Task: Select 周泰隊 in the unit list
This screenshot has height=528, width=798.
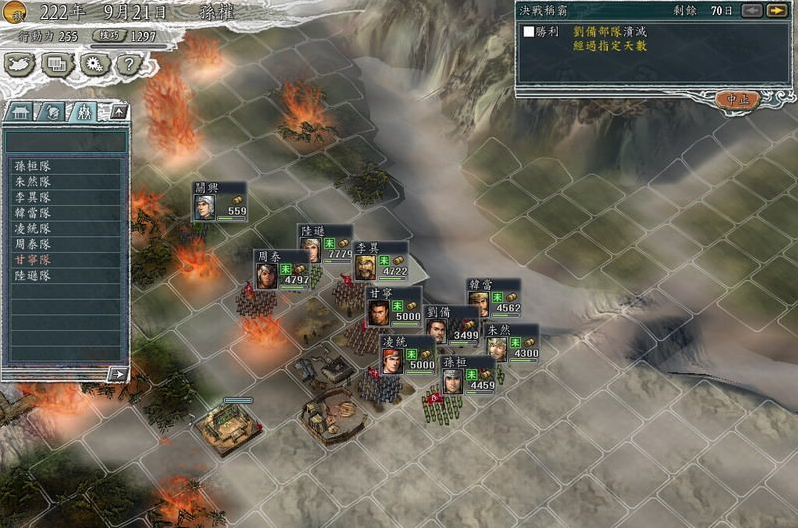Action: click(x=33, y=244)
